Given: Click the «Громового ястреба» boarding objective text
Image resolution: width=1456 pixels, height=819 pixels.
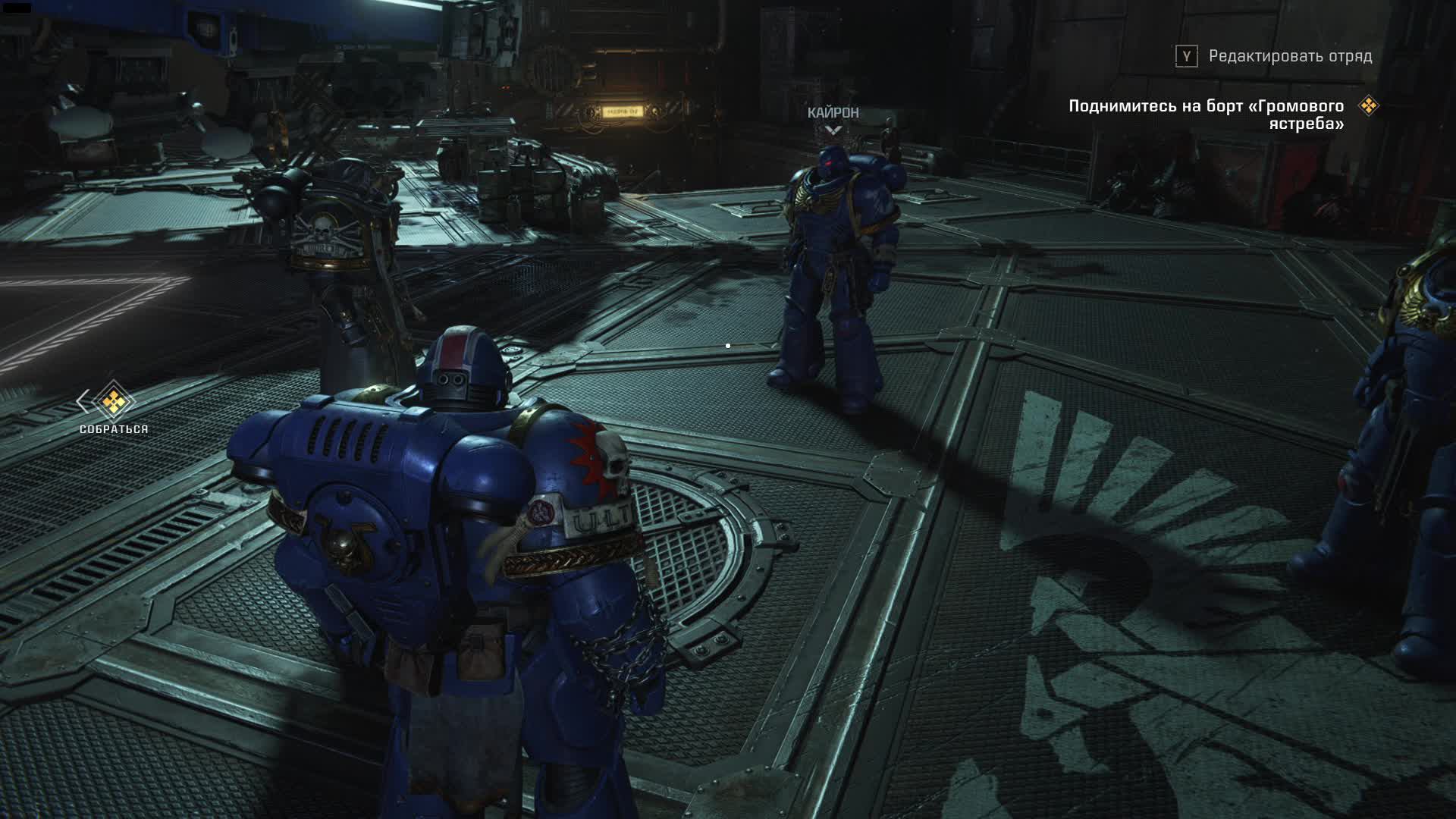Looking at the screenshot, I should (1206, 115).
